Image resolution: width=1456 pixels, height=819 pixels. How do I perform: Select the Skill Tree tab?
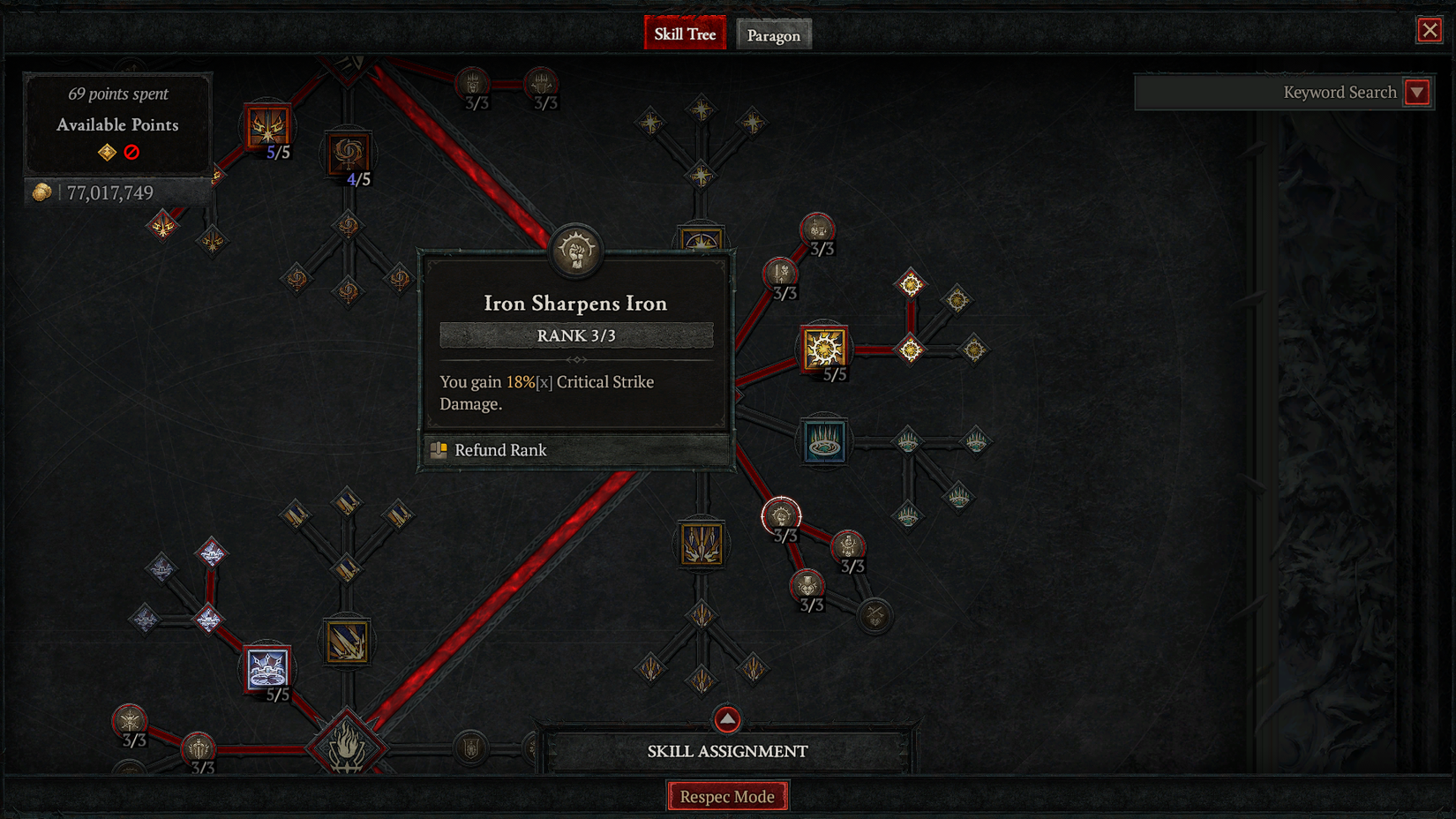pos(685,33)
